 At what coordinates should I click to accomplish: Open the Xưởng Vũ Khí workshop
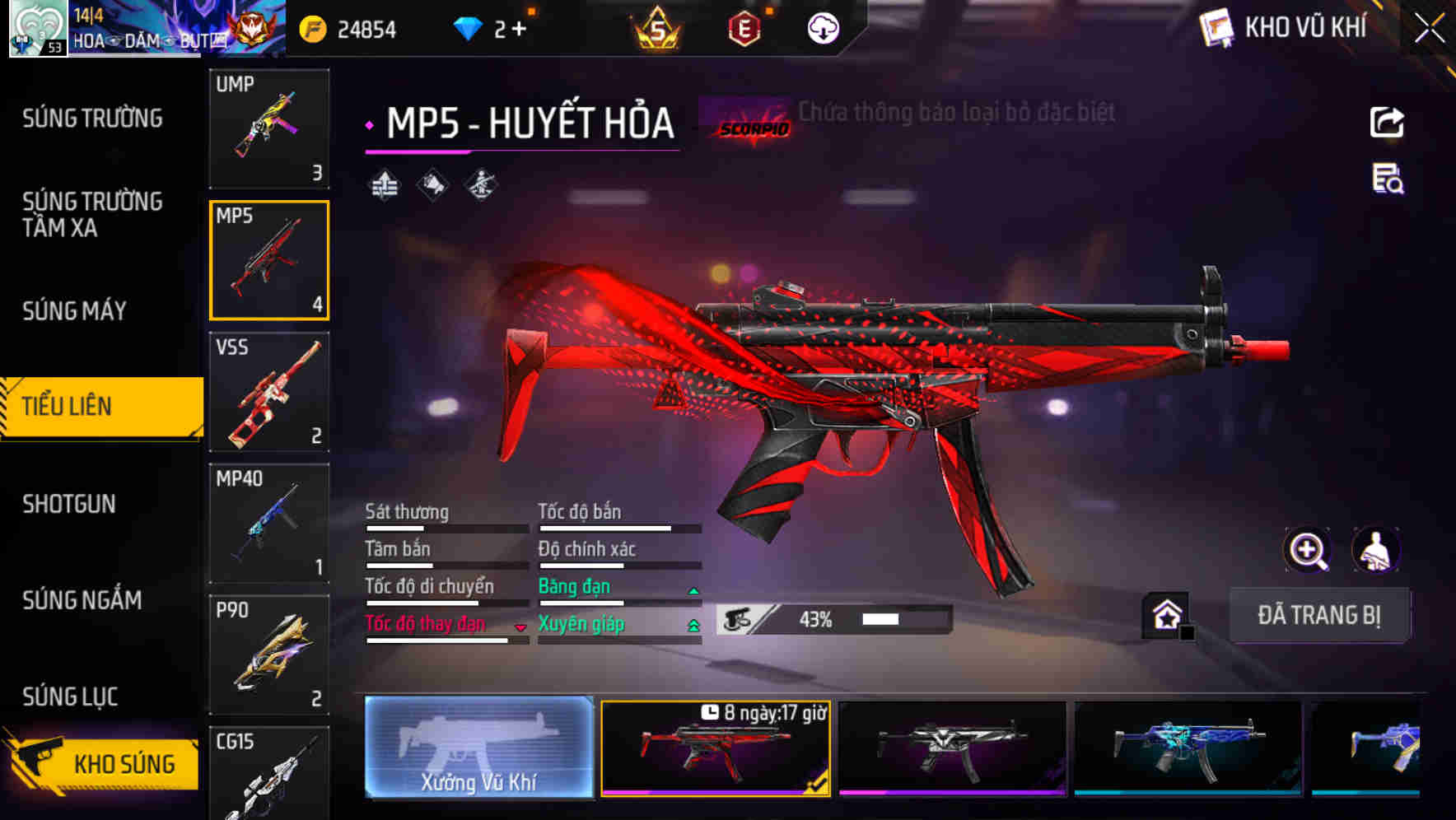tap(479, 749)
